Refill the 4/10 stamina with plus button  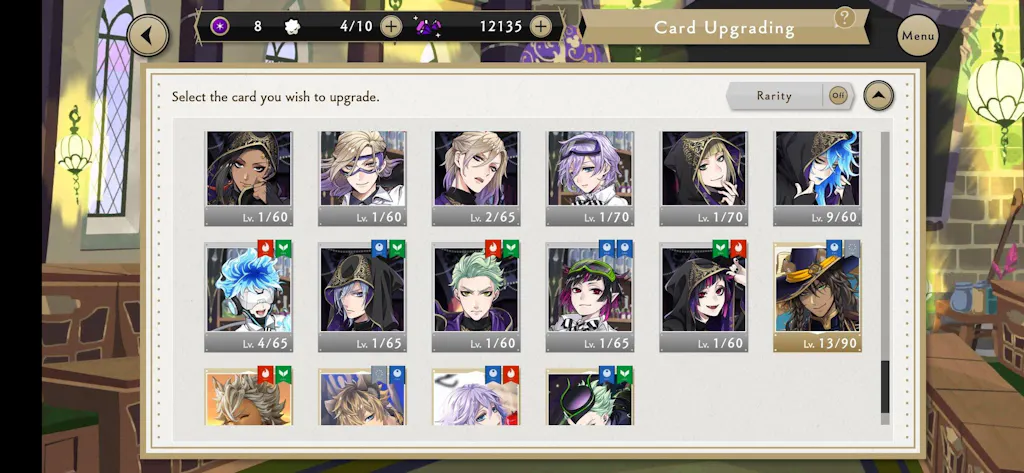(391, 26)
